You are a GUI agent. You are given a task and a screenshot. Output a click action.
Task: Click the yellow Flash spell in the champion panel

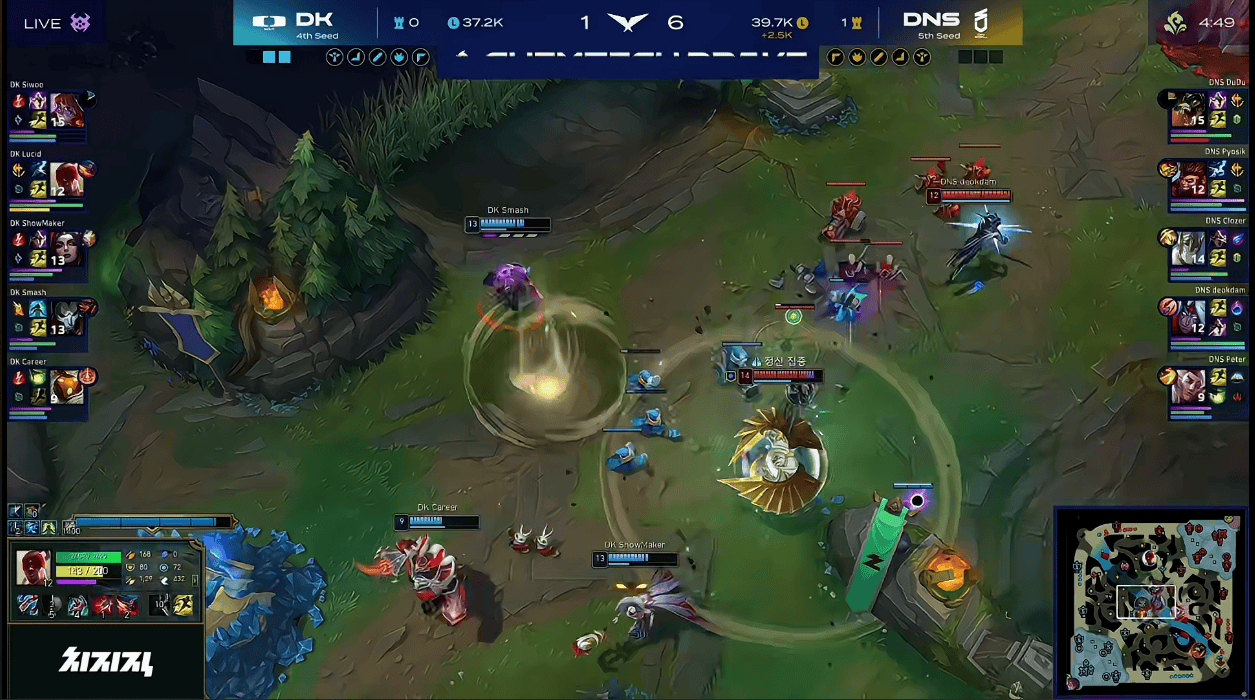(x=185, y=604)
